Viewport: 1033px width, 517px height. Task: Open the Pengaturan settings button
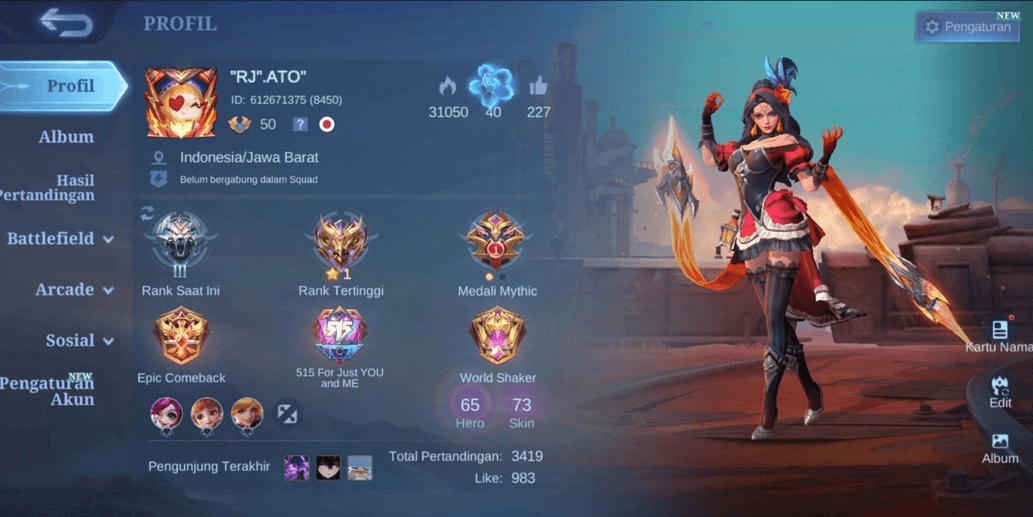coord(966,27)
